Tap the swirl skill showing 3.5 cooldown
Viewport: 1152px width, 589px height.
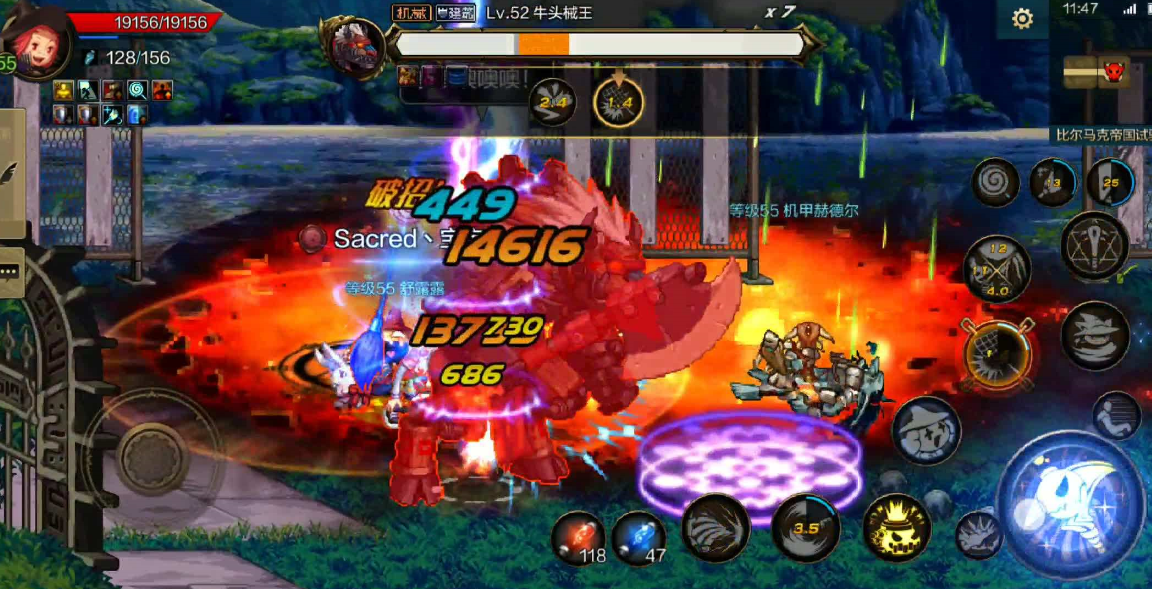pos(806,527)
